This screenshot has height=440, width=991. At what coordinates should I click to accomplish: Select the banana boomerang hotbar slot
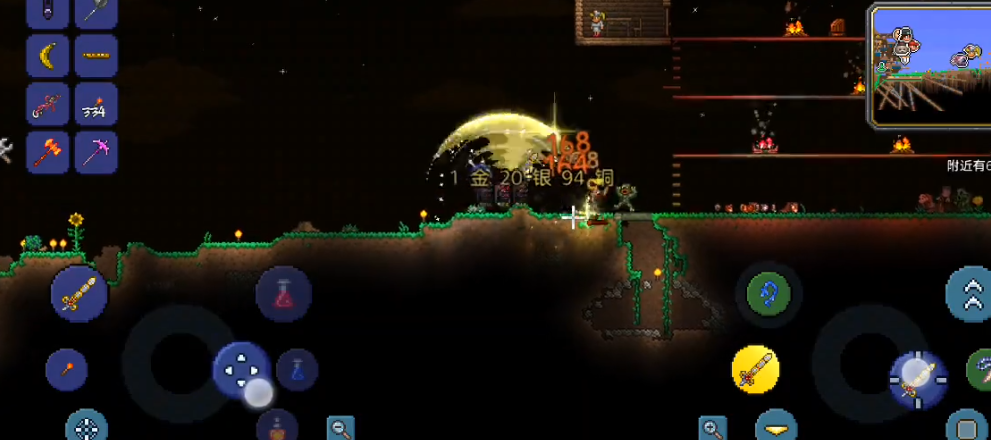point(47,56)
